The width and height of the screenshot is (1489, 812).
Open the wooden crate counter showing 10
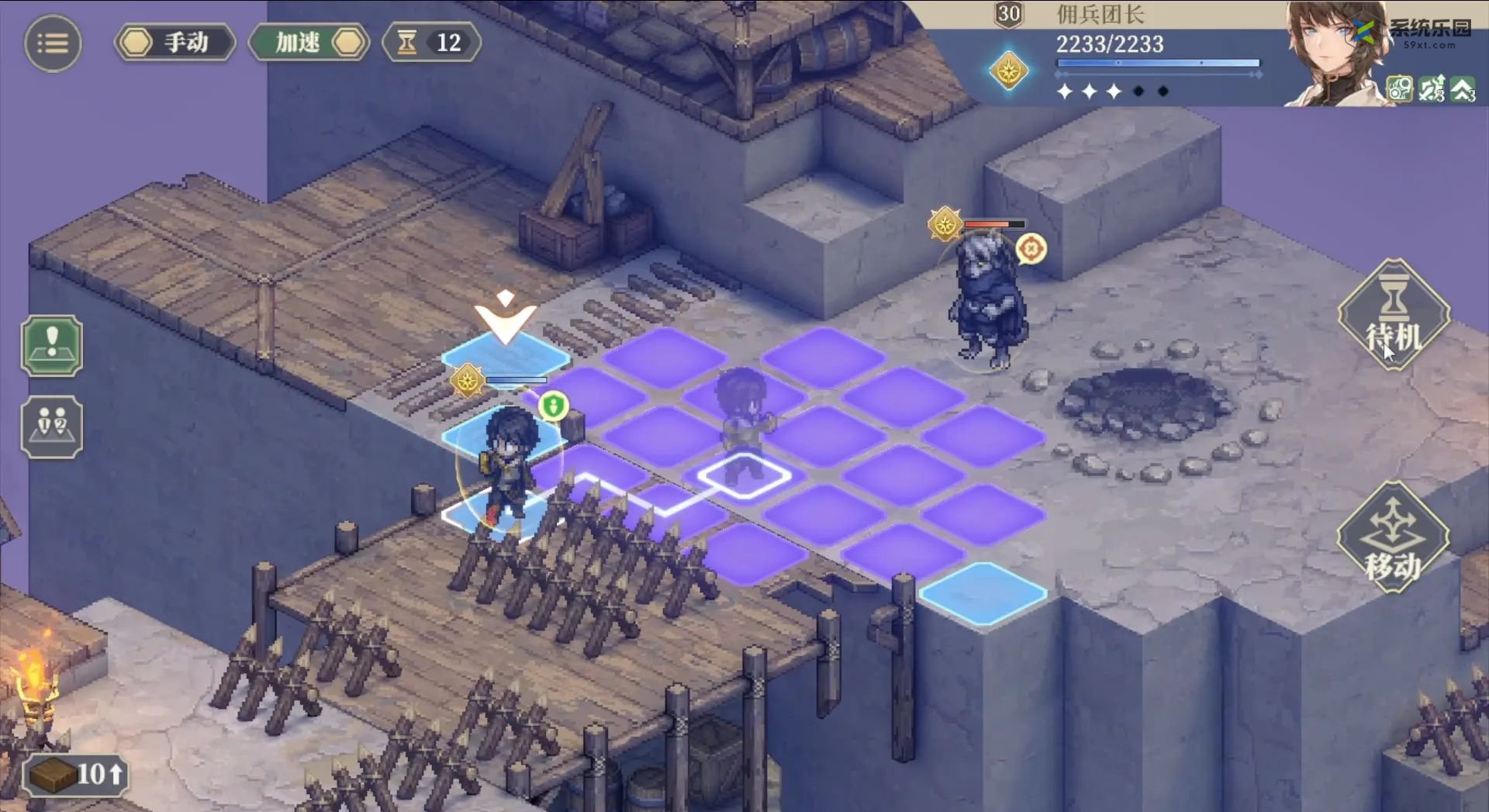(x=75, y=774)
